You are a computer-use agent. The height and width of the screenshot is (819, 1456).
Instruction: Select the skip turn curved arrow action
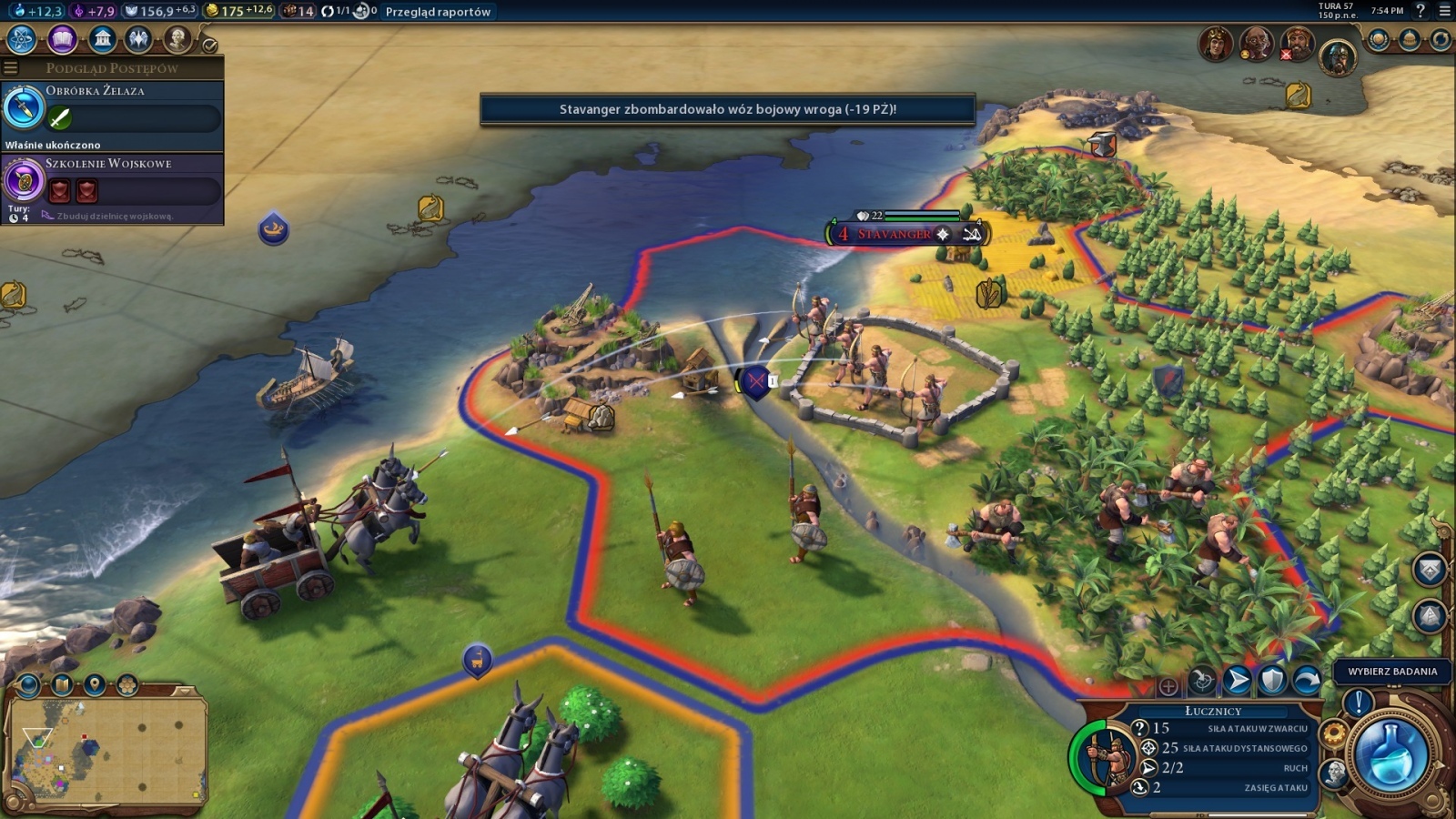coord(1307,681)
